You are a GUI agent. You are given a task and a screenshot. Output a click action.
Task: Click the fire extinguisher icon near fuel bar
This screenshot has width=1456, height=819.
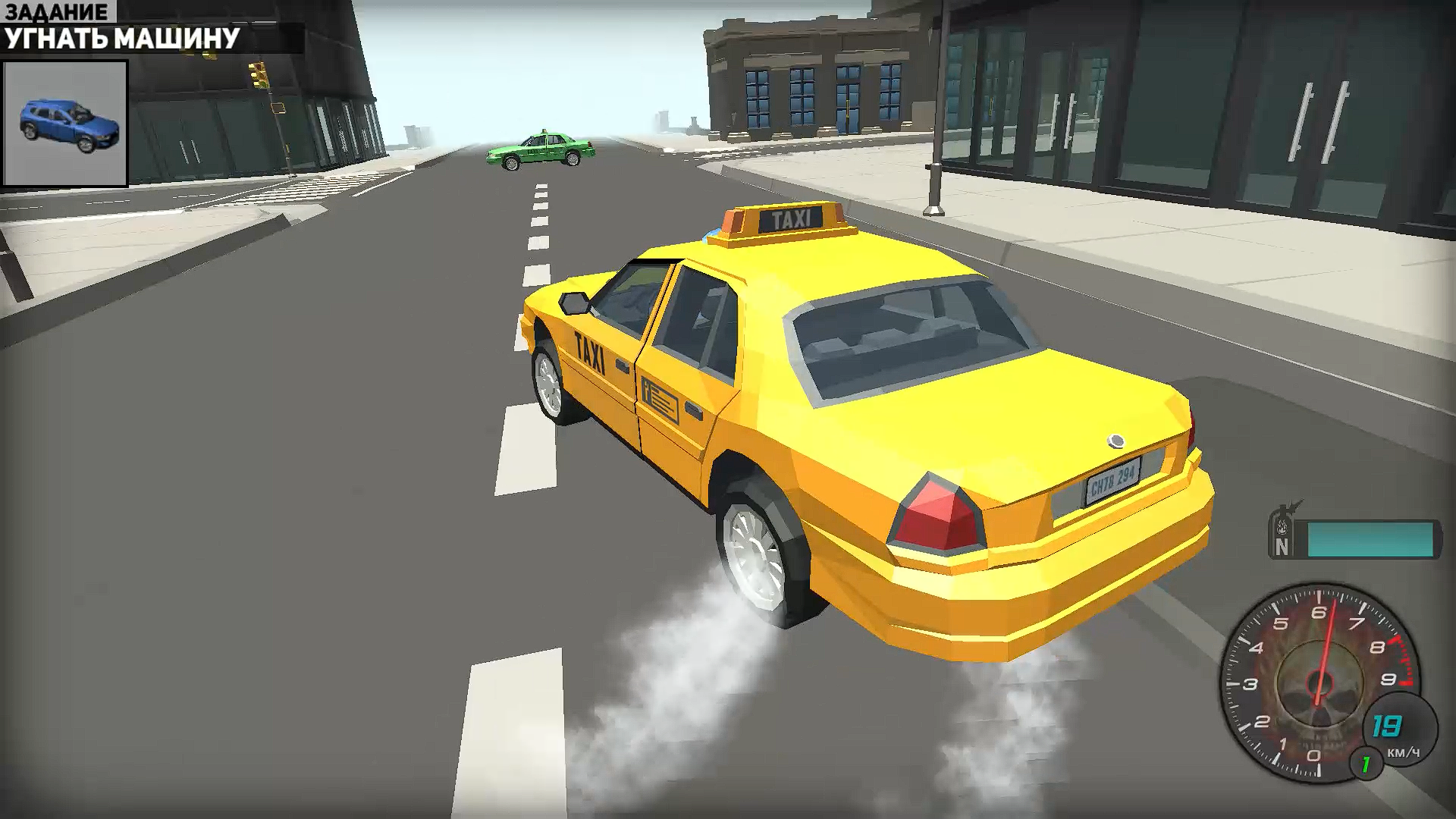pos(1282,526)
